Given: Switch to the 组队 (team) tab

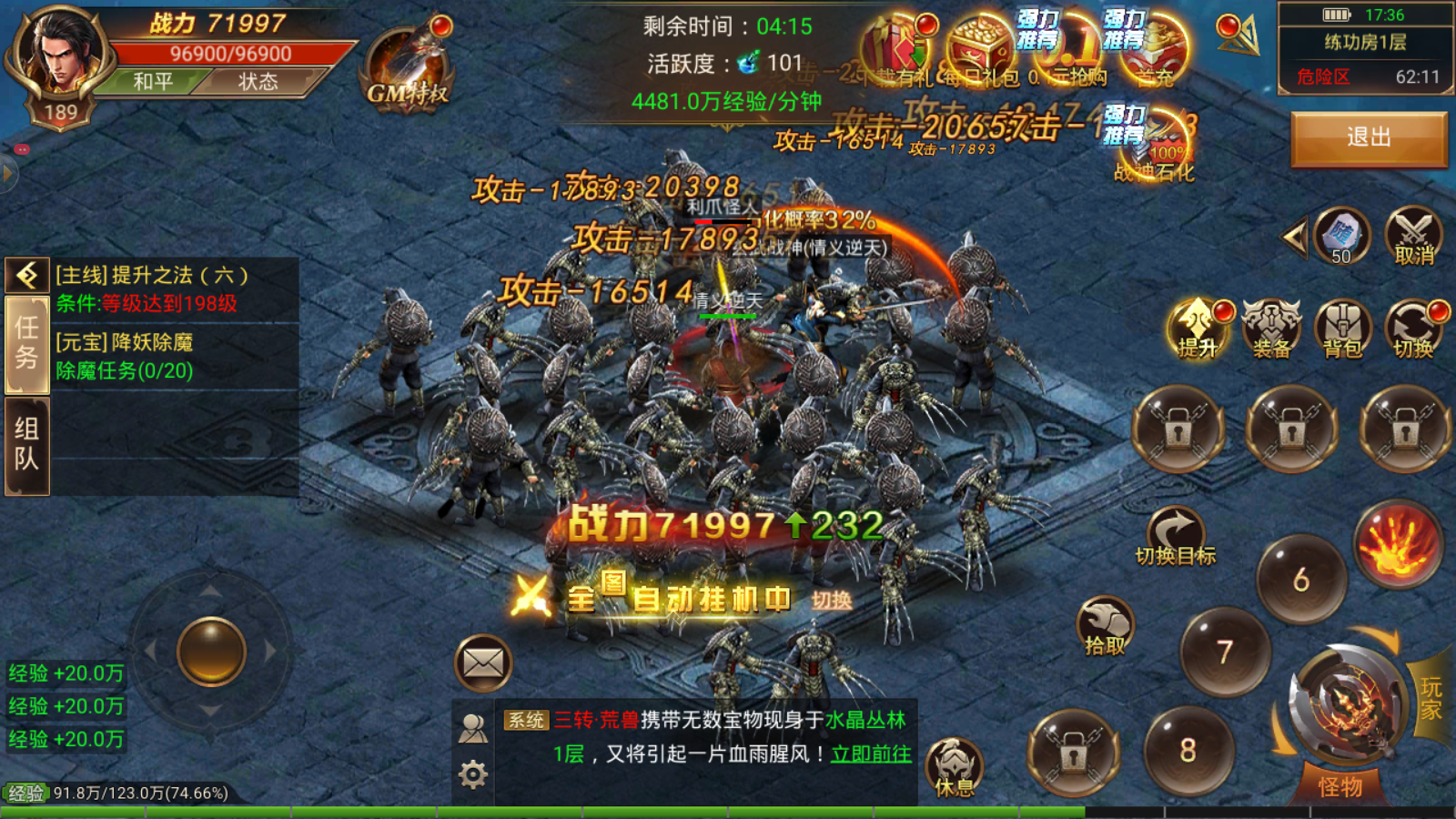Looking at the screenshot, I should (x=26, y=440).
